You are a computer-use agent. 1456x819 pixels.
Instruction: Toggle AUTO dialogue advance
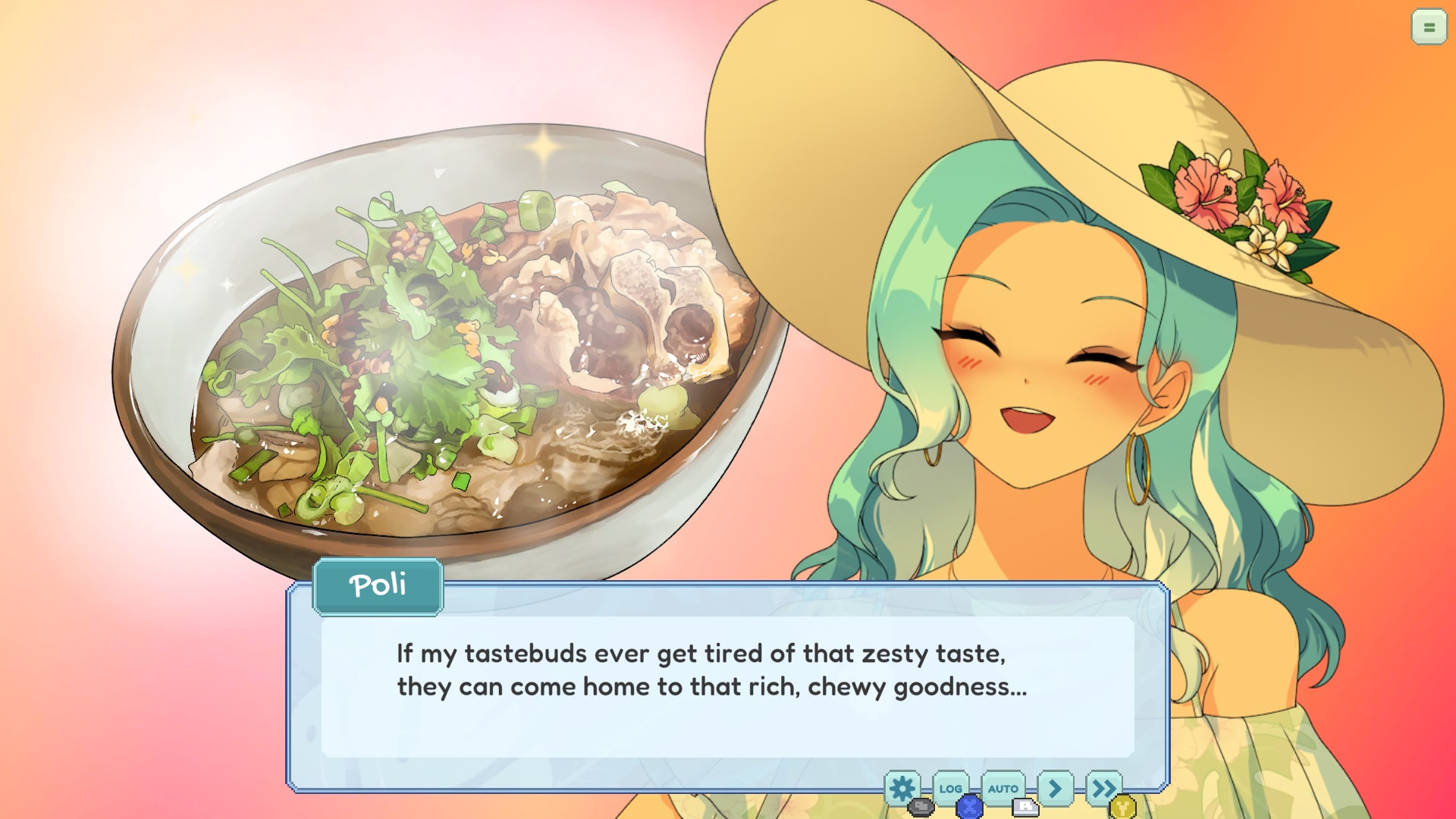point(1003,789)
